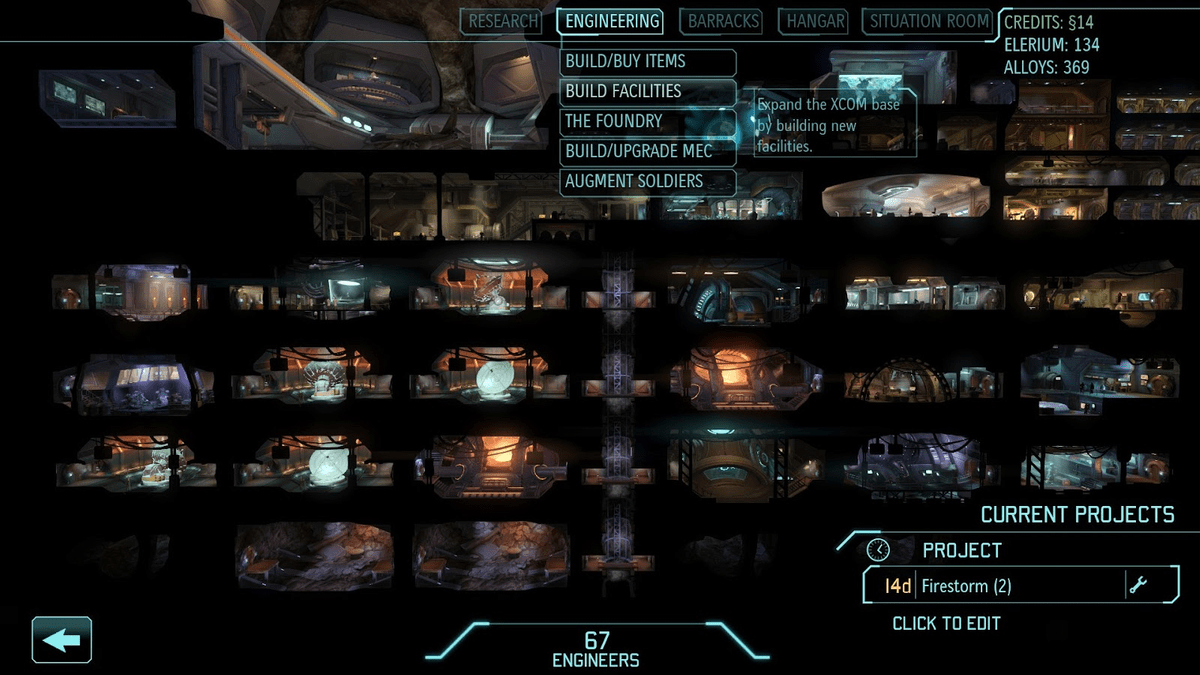
Task: Choose Build/Upgrade MEC option
Action: (x=648, y=152)
